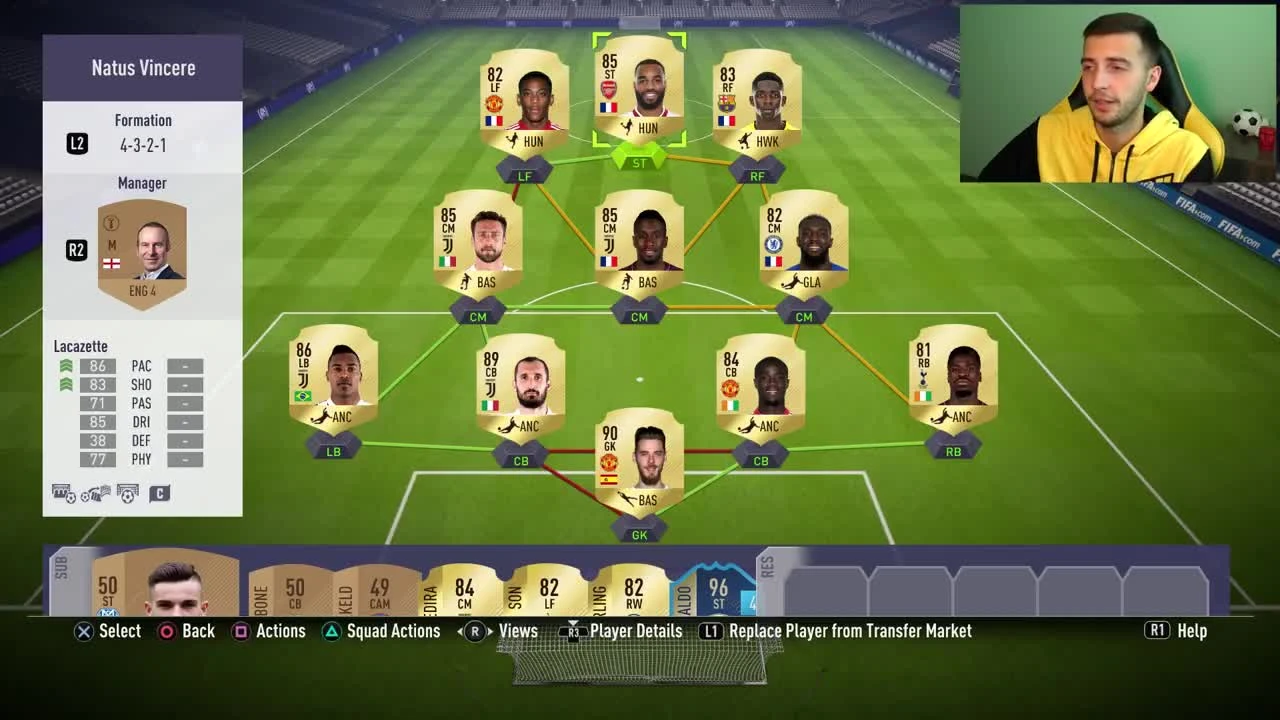Click the assist ball-and-arrow icon in left panel

pos(93,493)
